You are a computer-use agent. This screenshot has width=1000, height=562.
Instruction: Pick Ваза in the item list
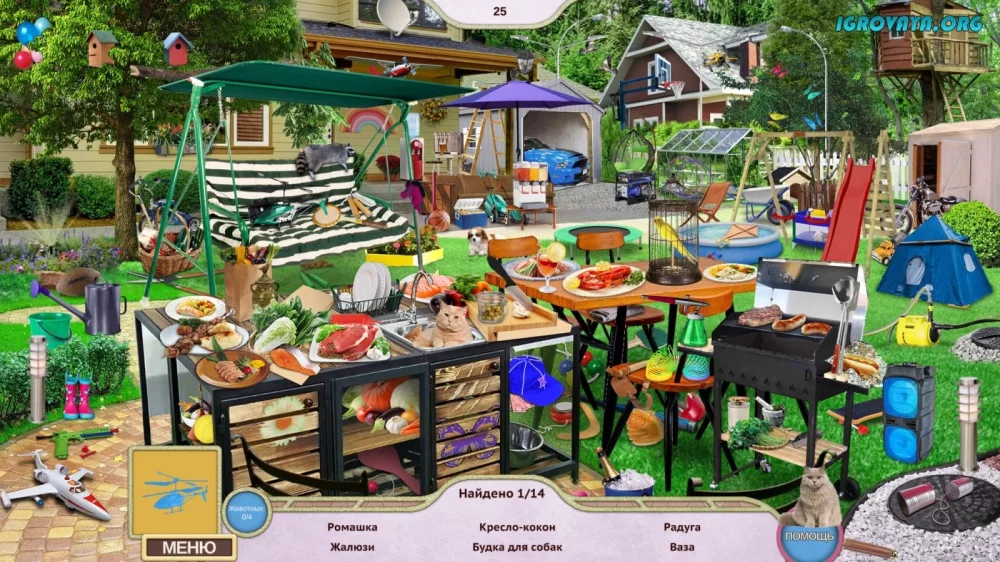pos(681,547)
